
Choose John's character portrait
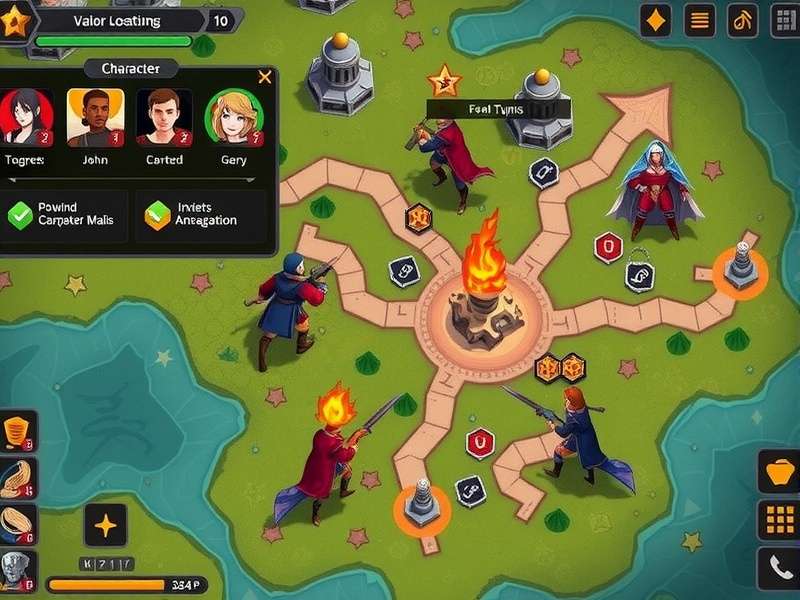(95, 116)
